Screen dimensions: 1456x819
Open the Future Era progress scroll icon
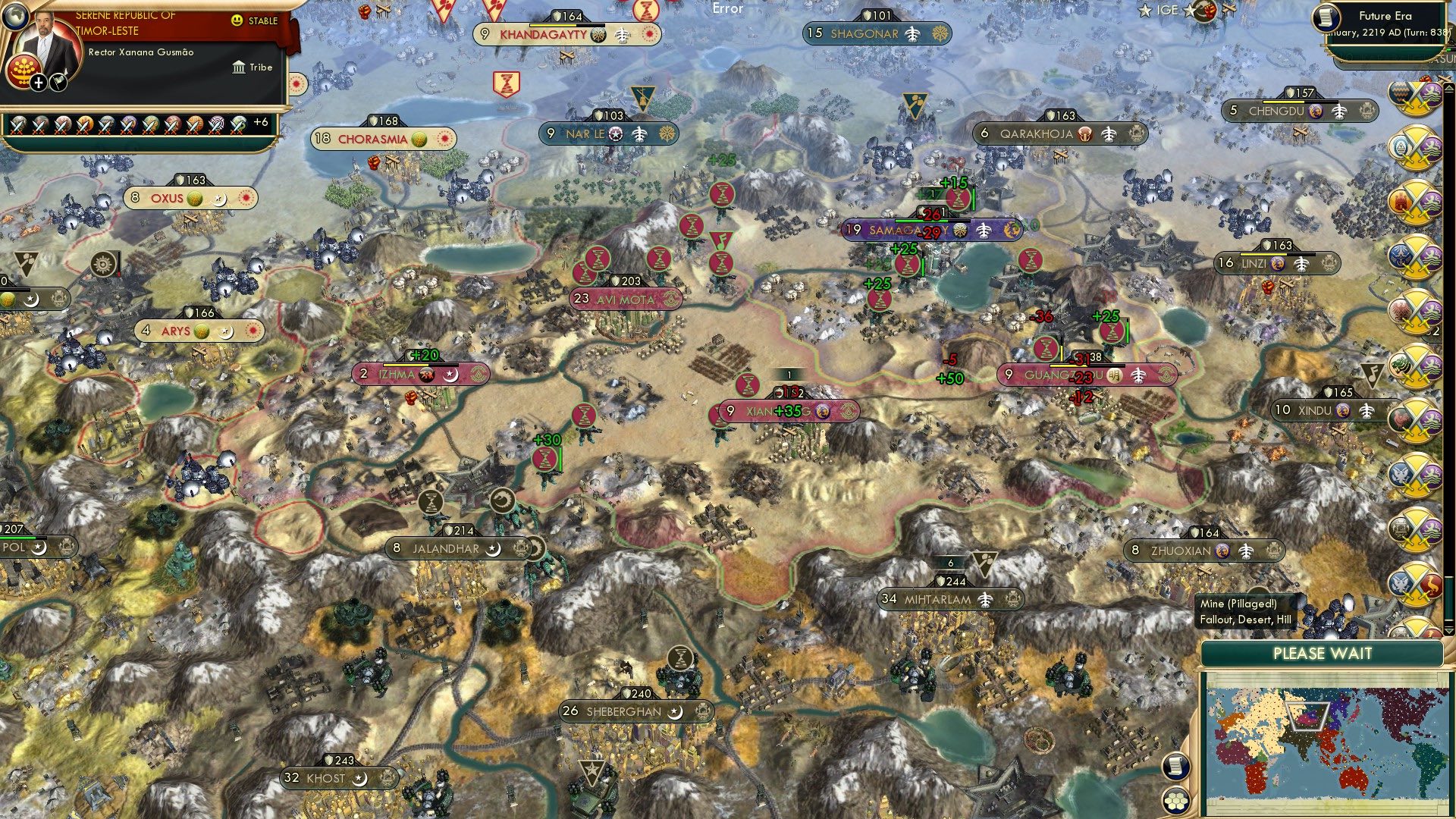1326,17
